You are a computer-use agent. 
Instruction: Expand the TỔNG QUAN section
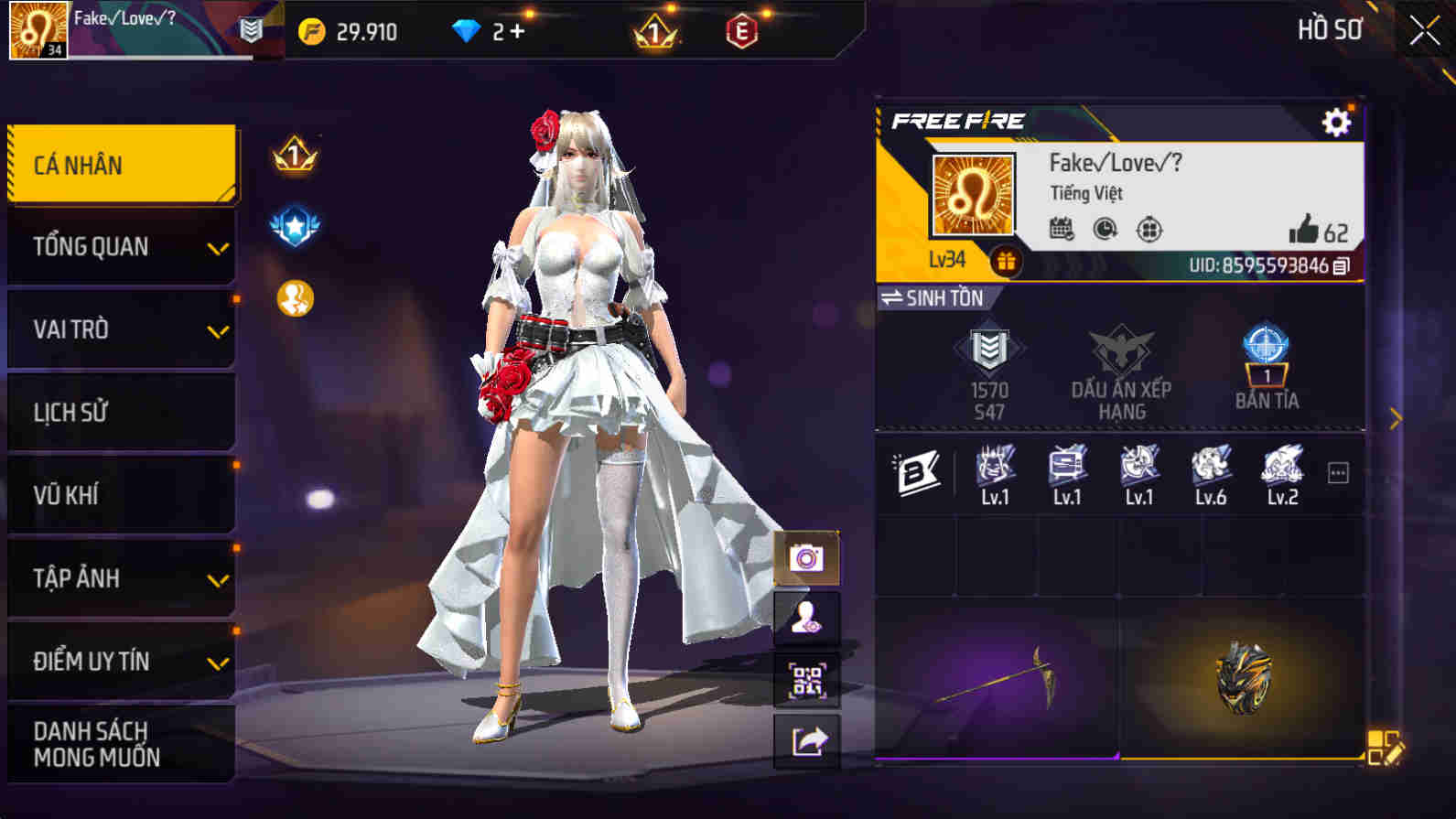[x=121, y=246]
